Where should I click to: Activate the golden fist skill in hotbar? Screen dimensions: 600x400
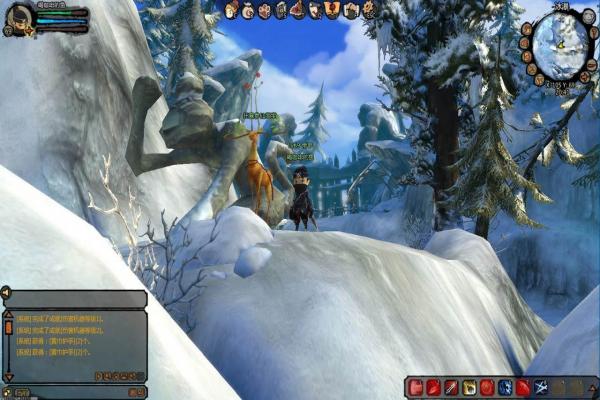click(469, 387)
